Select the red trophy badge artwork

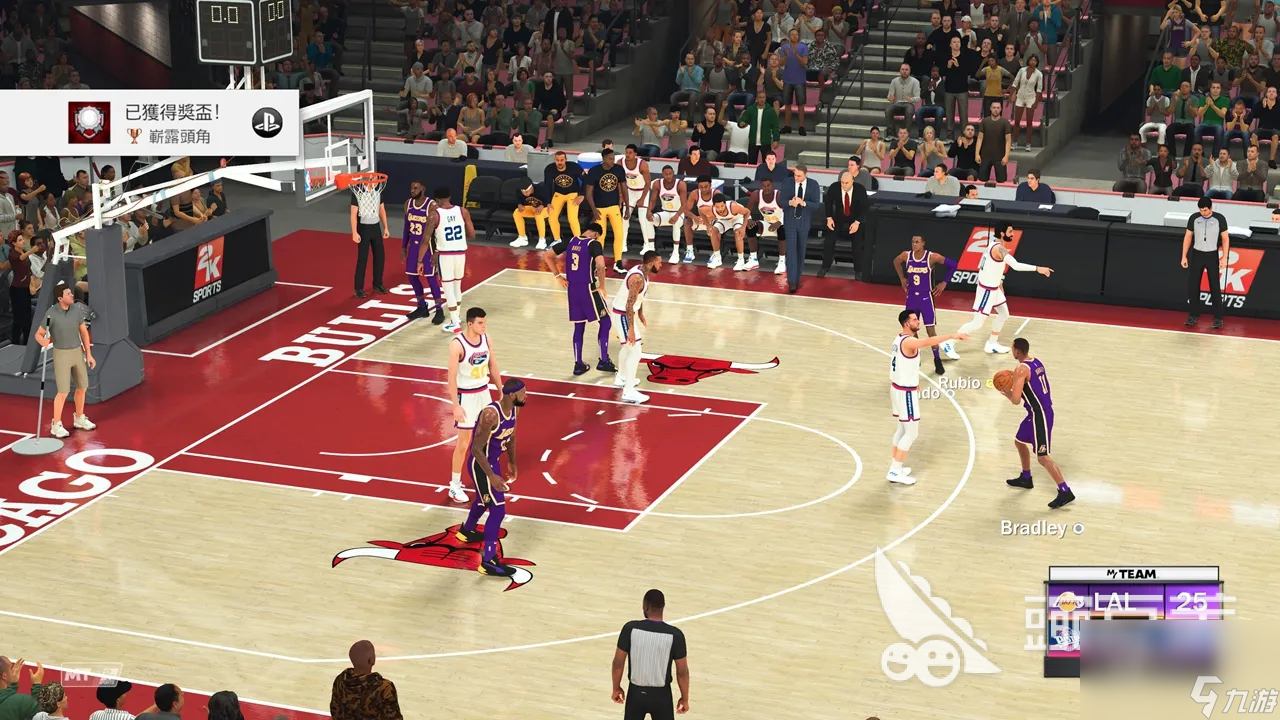[89, 122]
